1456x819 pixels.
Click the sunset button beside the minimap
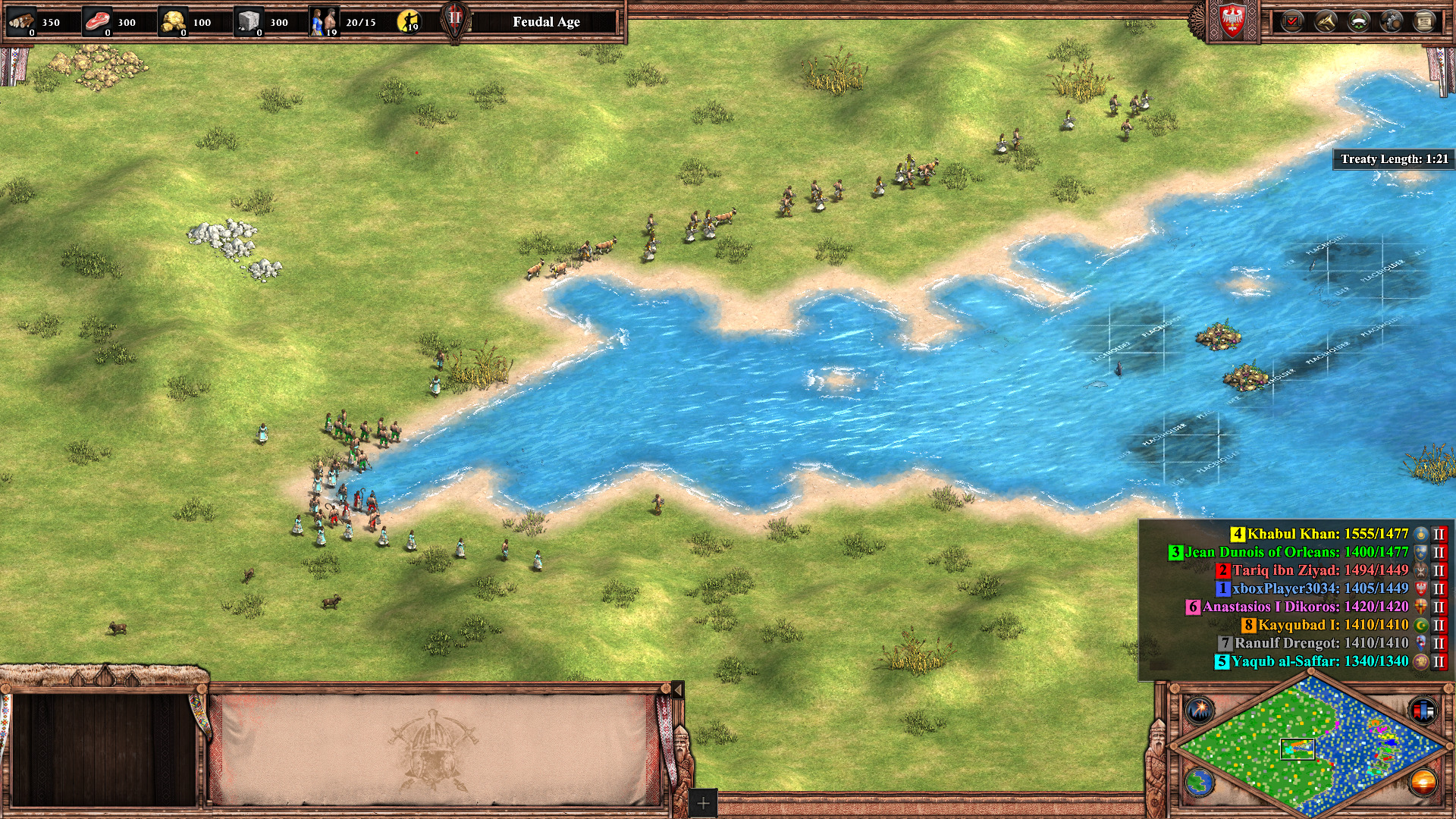point(1423,783)
